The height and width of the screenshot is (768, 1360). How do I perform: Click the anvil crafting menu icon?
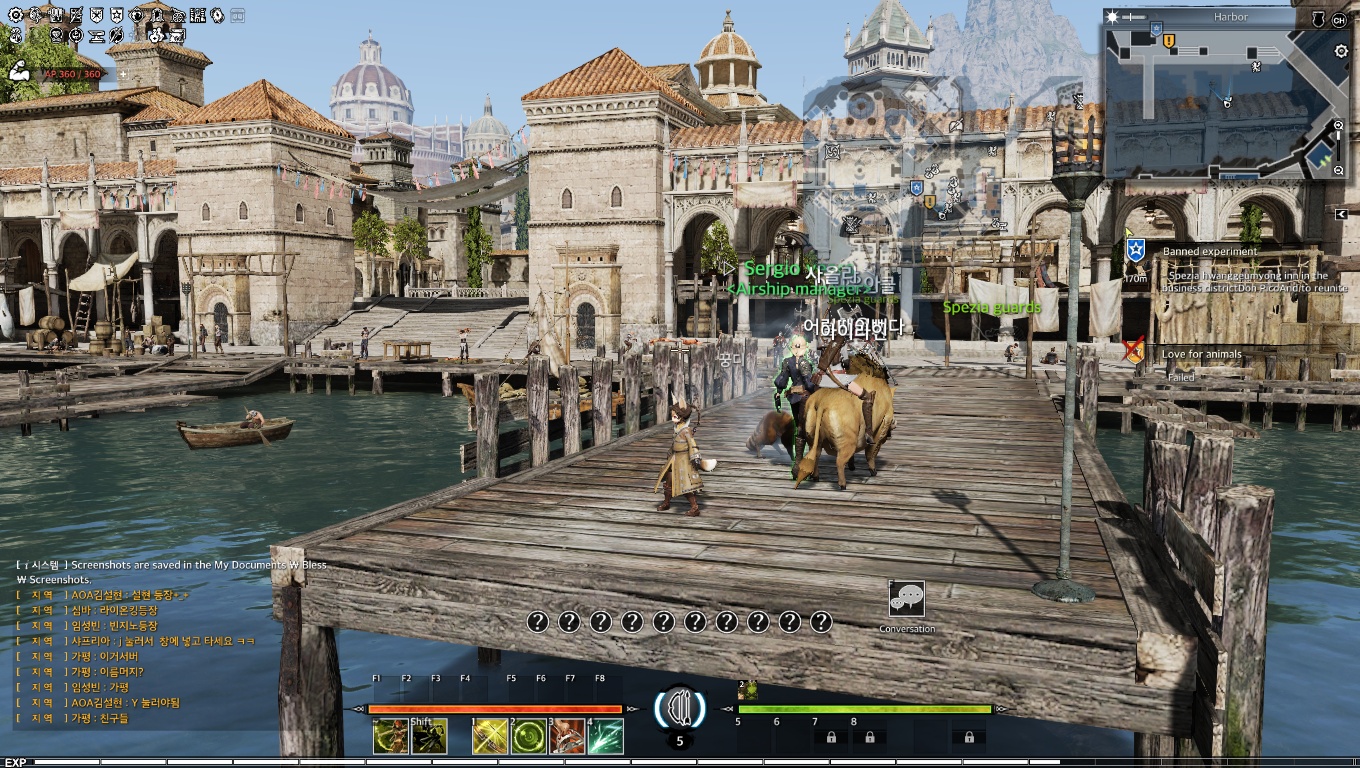click(97, 36)
